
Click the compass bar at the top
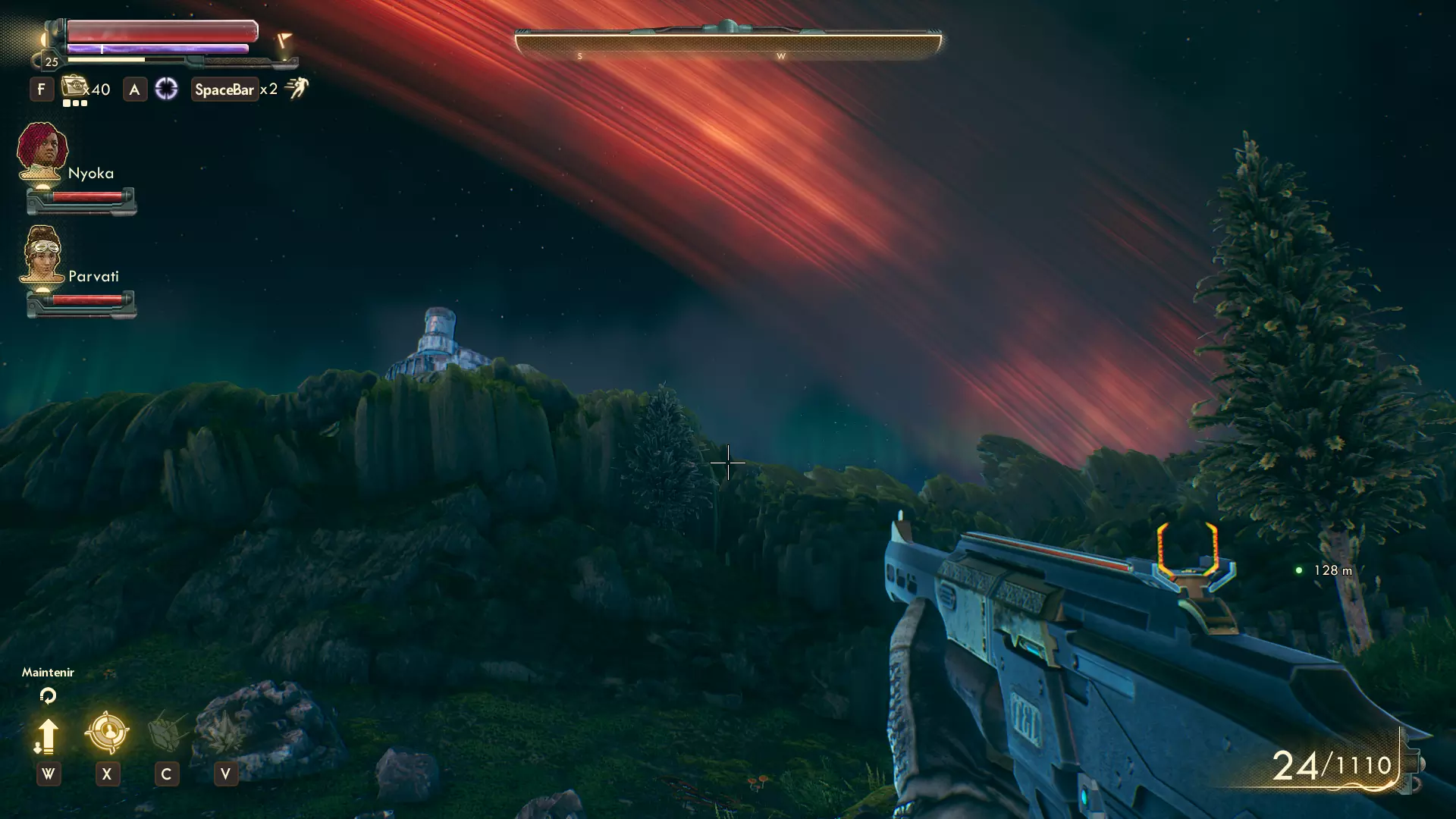[x=728, y=44]
